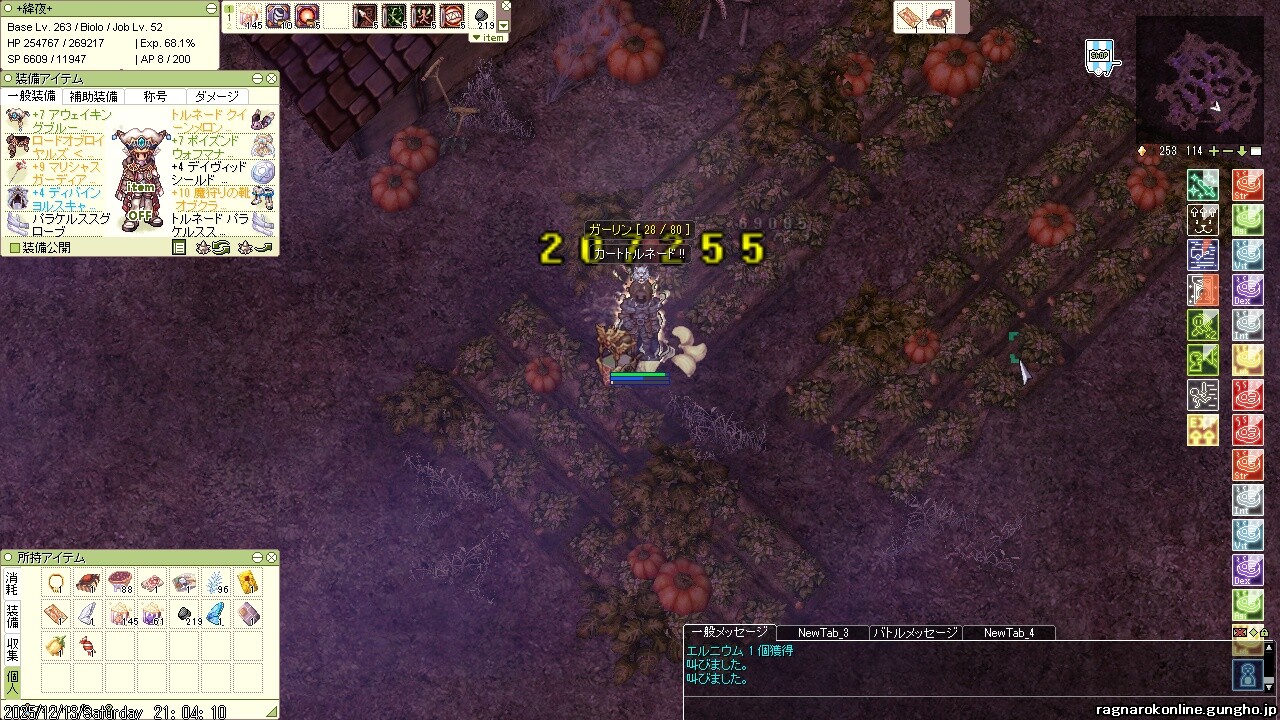
Task: Open the NewTab_3 chat tab
Action: tap(823, 632)
